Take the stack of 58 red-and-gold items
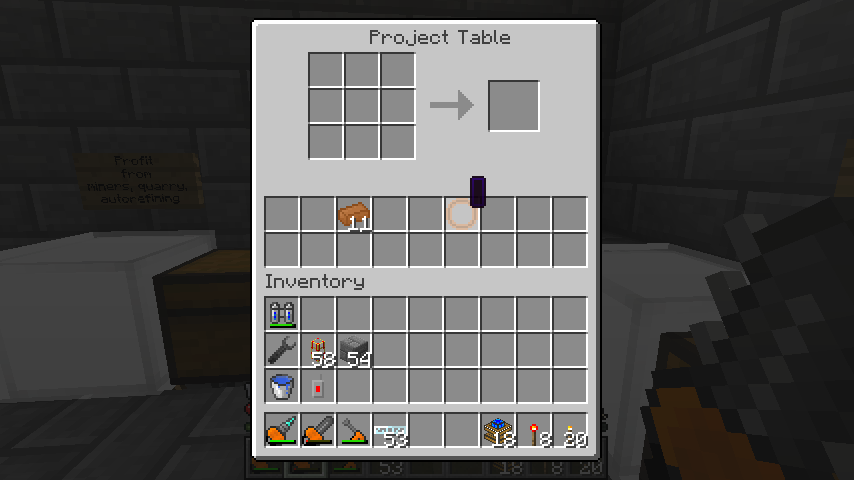Screen dimensions: 854x480 tap(318, 350)
